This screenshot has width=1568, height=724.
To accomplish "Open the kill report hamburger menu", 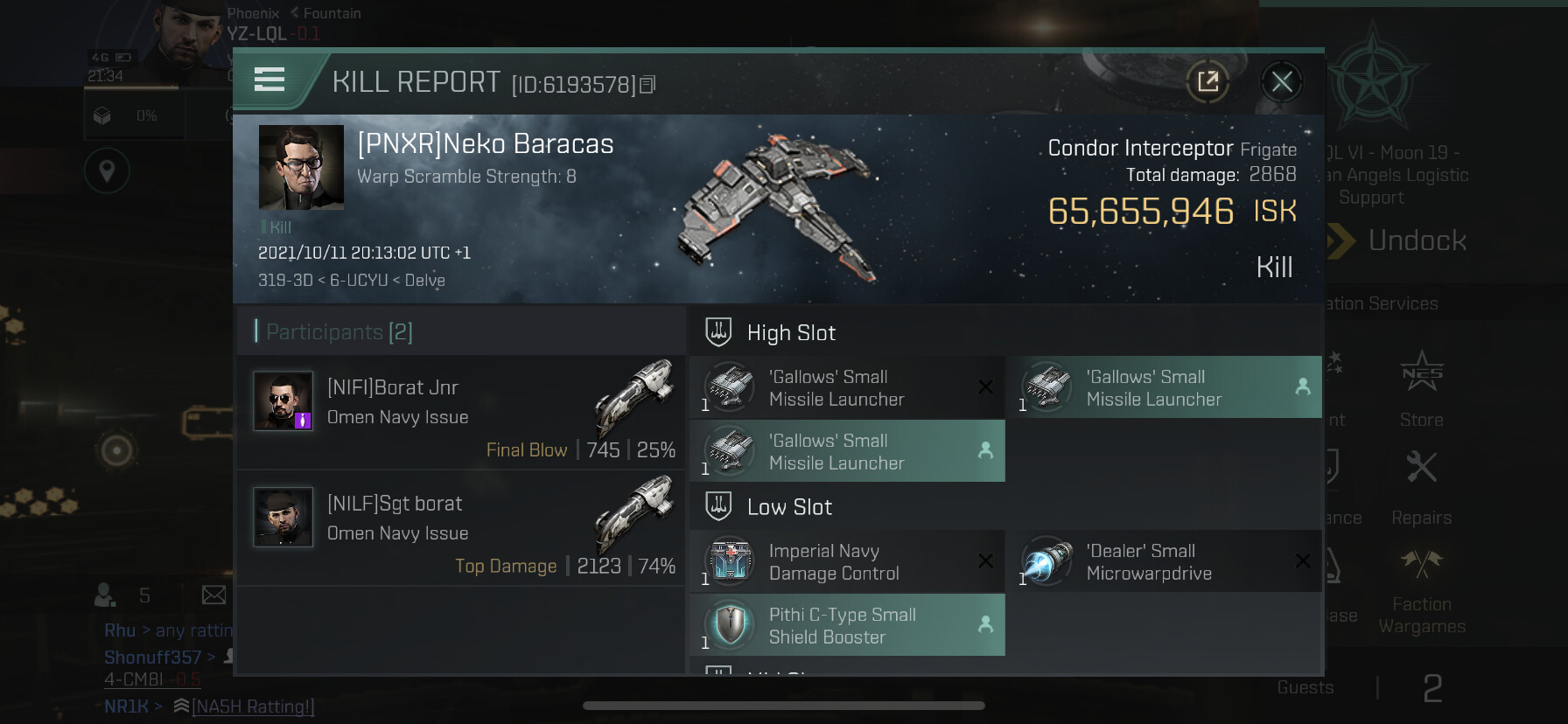I will pyautogui.click(x=269, y=80).
